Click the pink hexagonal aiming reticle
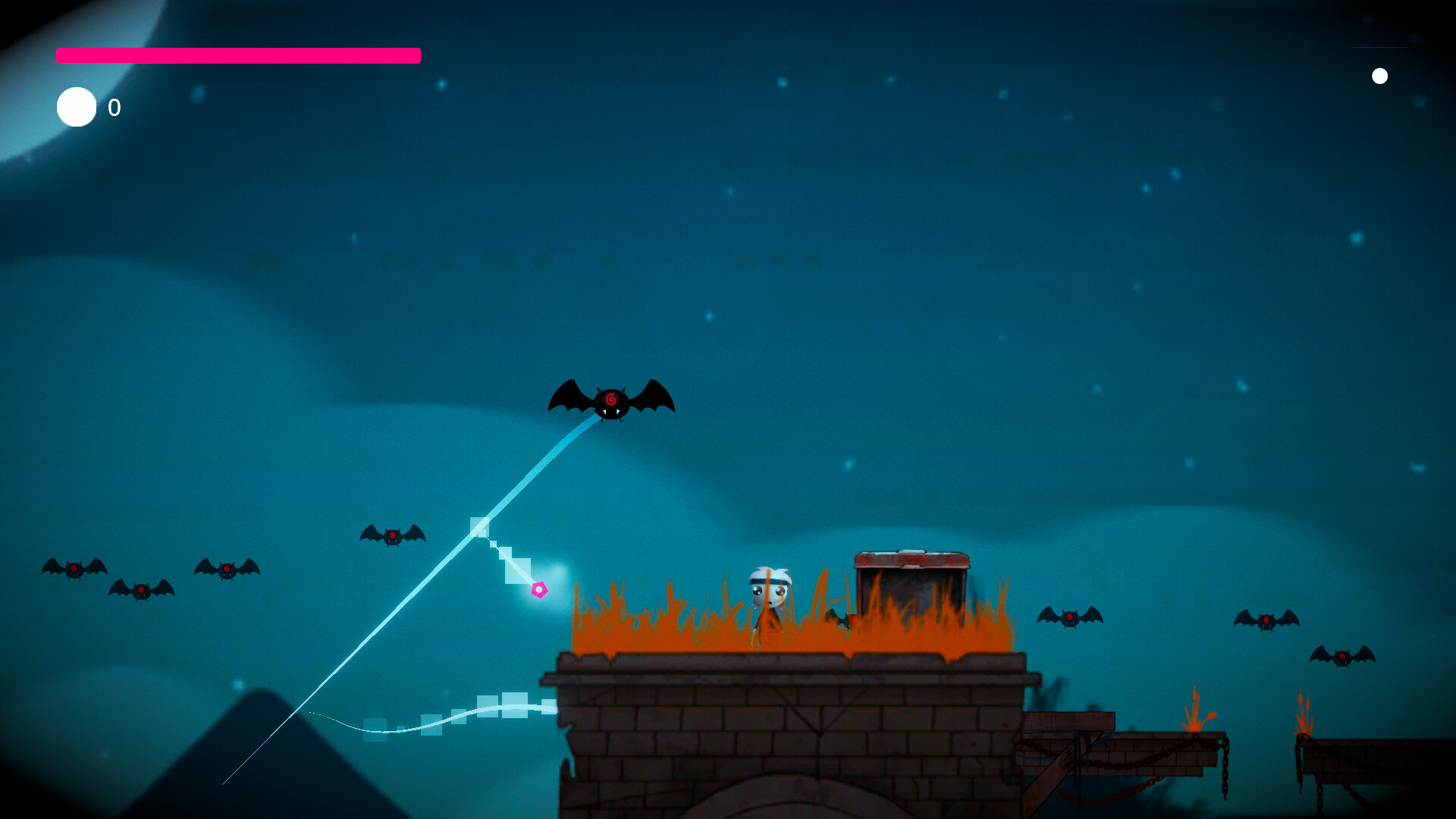The width and height of the screenshot is (1456, 819). coord(540,588)
